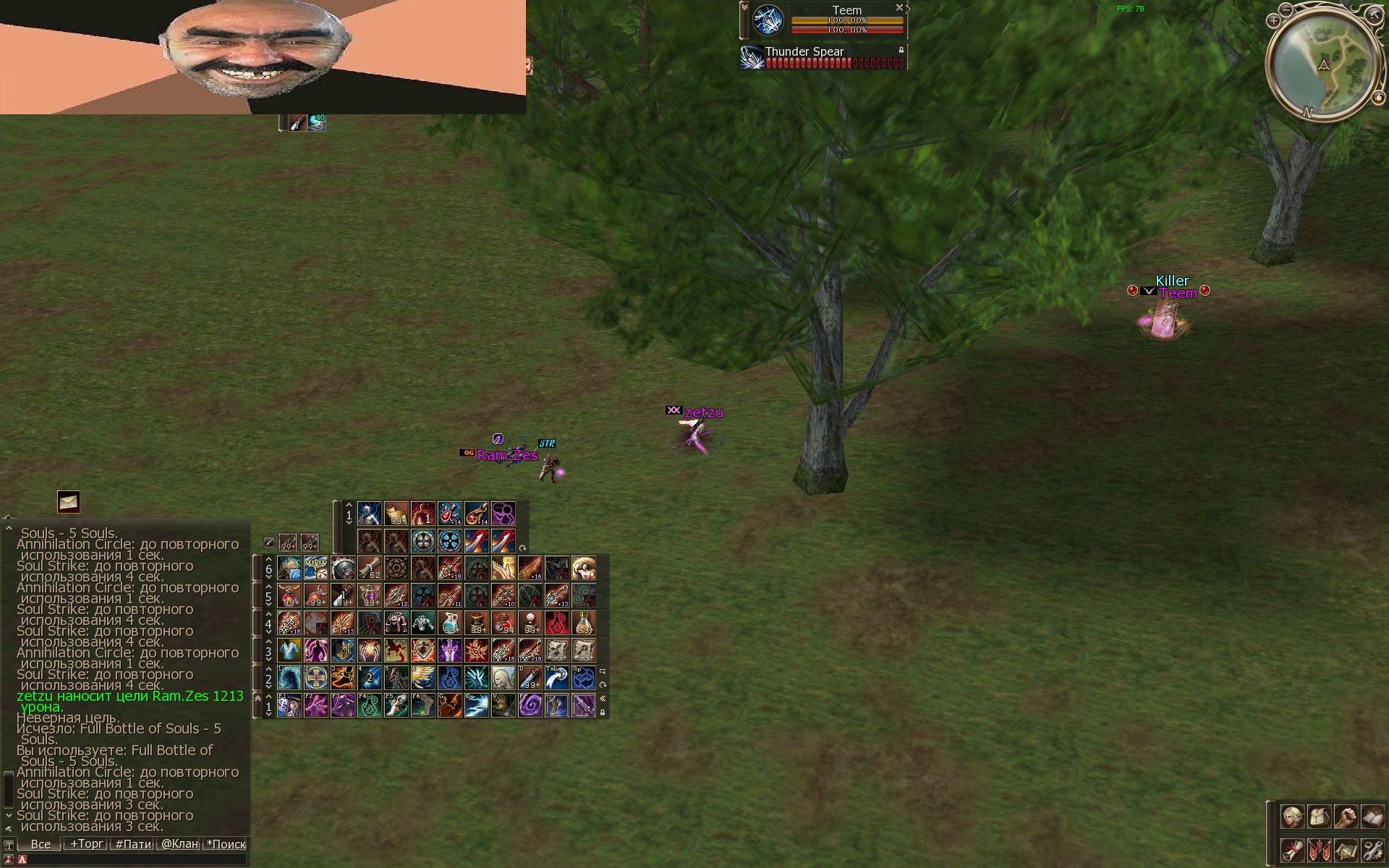1389x868 pixels.
Task: Open the world map parchment icon
Action: [1346, 849]
